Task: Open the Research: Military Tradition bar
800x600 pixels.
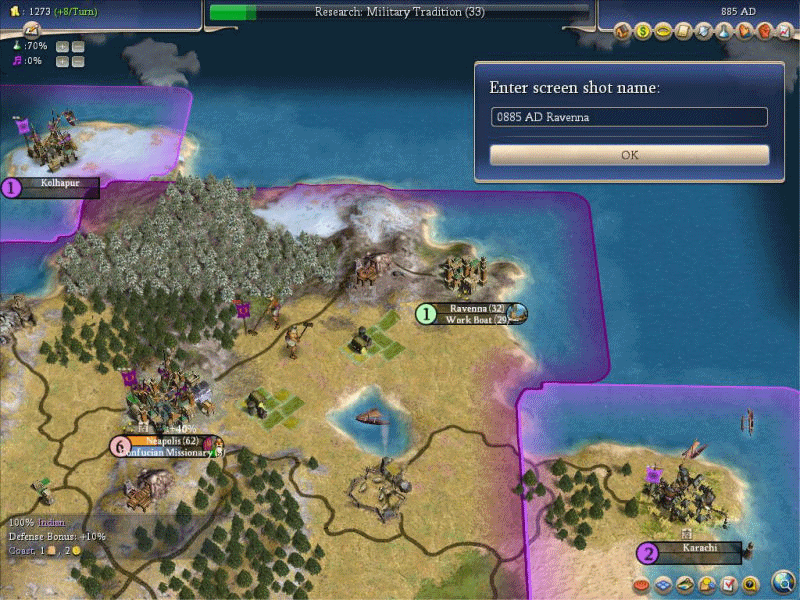Action: (x=400, y=12)
